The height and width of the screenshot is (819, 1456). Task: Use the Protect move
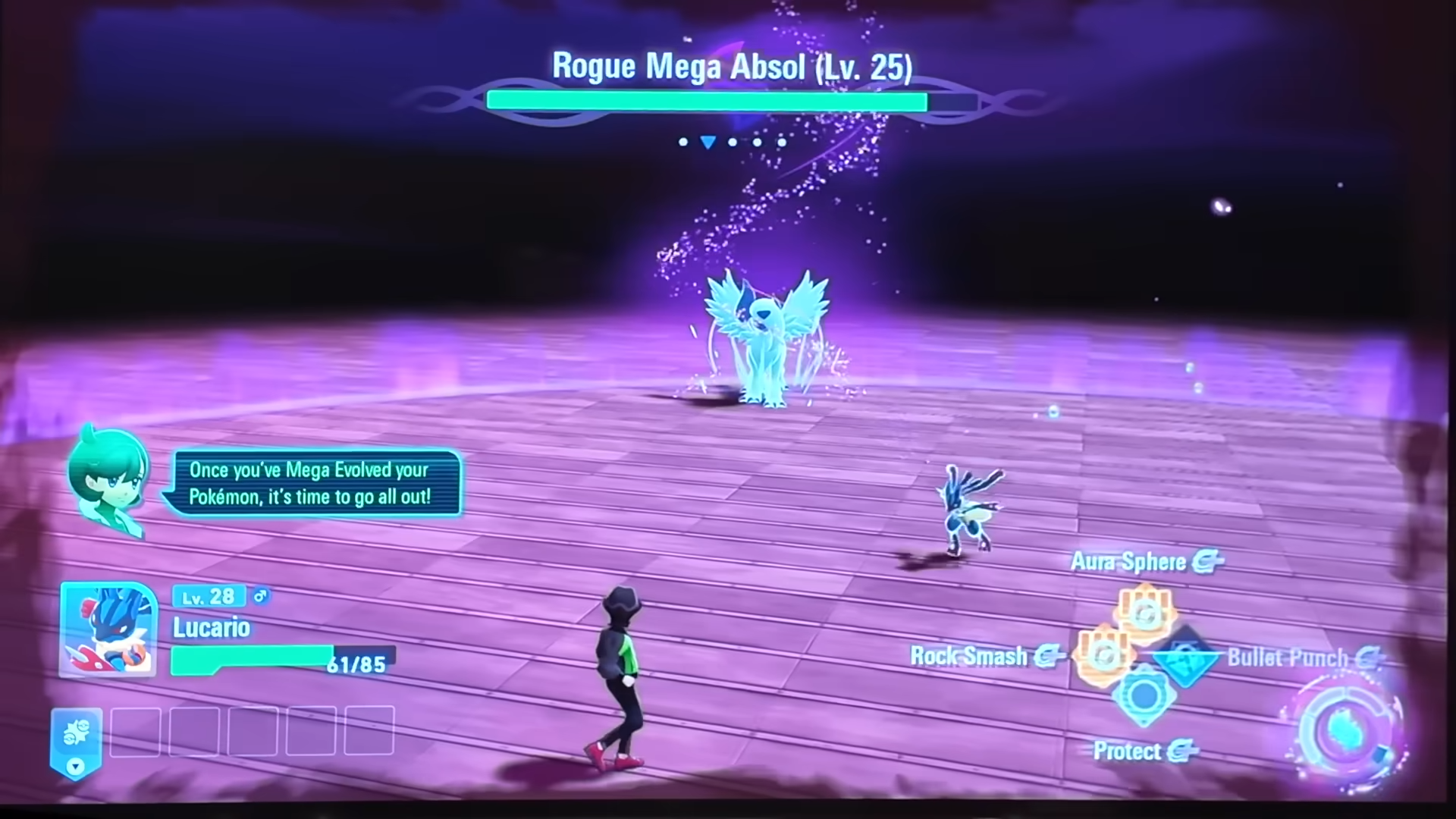1144,696
